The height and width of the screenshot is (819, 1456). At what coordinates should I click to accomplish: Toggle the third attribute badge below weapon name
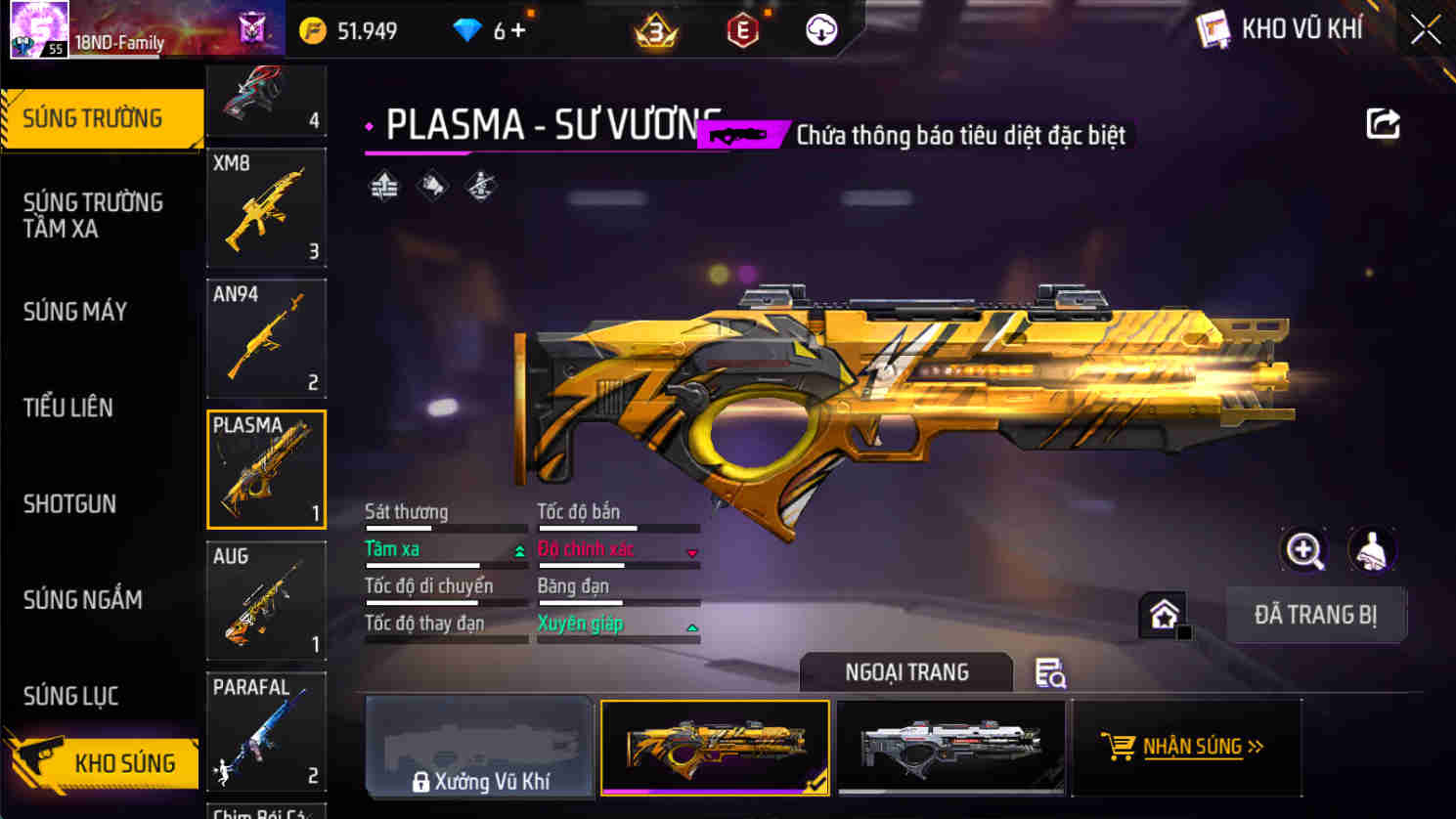coord(480,185)
